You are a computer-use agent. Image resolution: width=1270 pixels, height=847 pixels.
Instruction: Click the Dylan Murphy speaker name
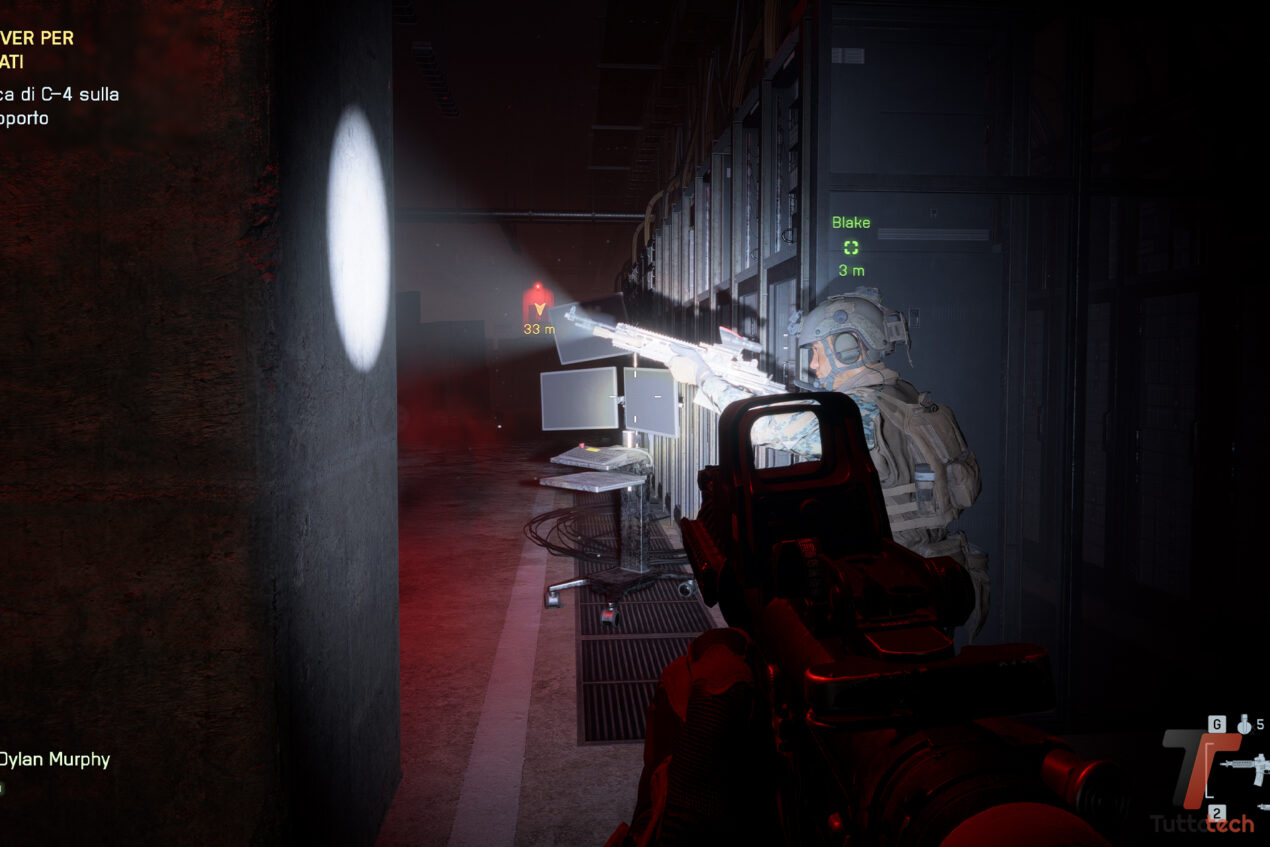coord(54,760)
